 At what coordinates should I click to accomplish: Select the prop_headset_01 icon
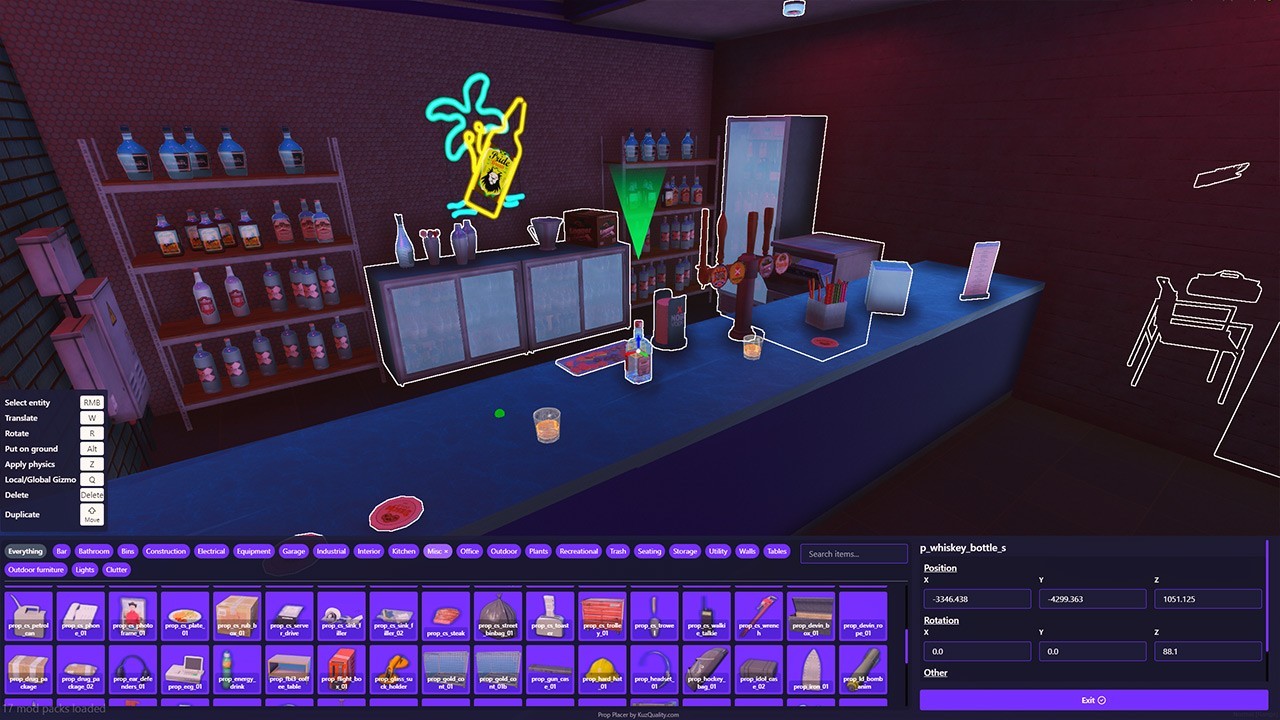tap(653, 670)
